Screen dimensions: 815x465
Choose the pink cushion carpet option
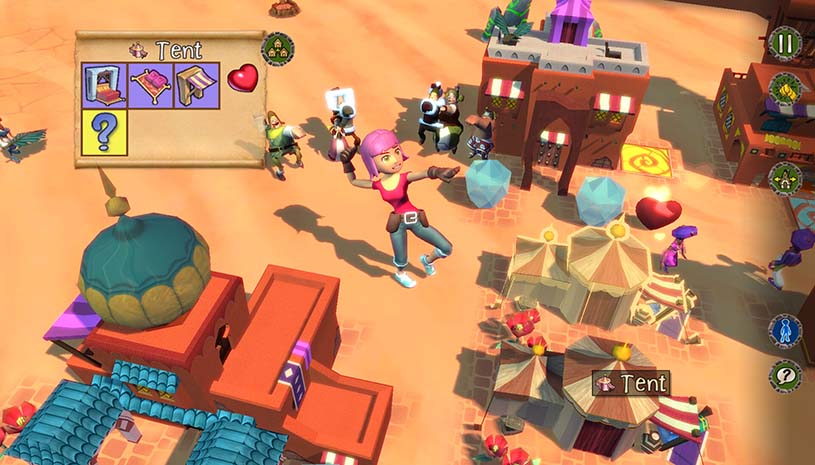pyautogui.click(x=150, y=85)
